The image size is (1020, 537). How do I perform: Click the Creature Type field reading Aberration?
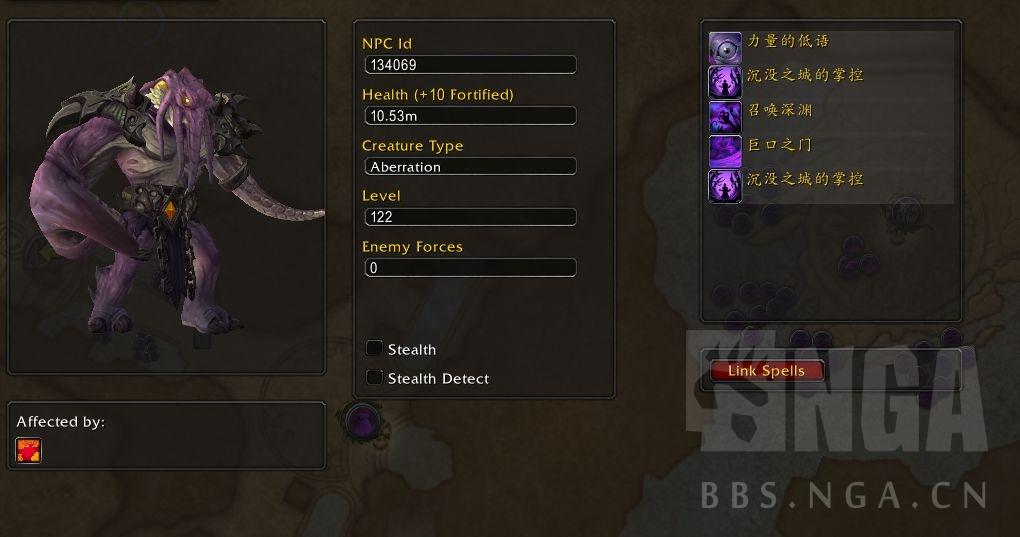470,167
